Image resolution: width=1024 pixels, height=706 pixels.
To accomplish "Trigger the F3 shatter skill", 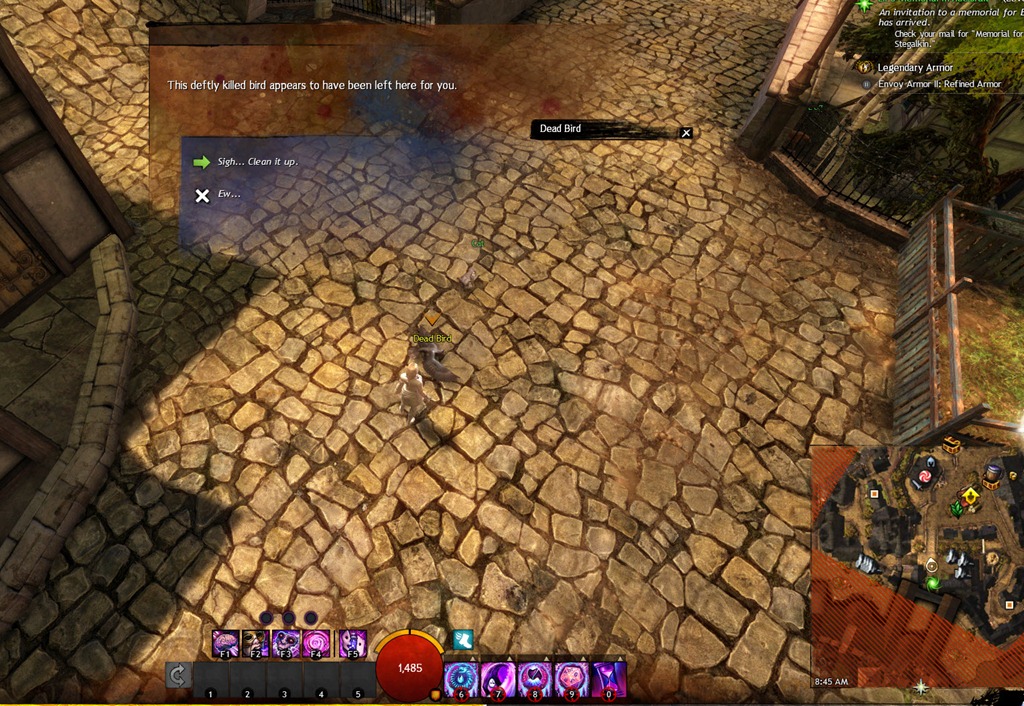I will pos(287,643).
